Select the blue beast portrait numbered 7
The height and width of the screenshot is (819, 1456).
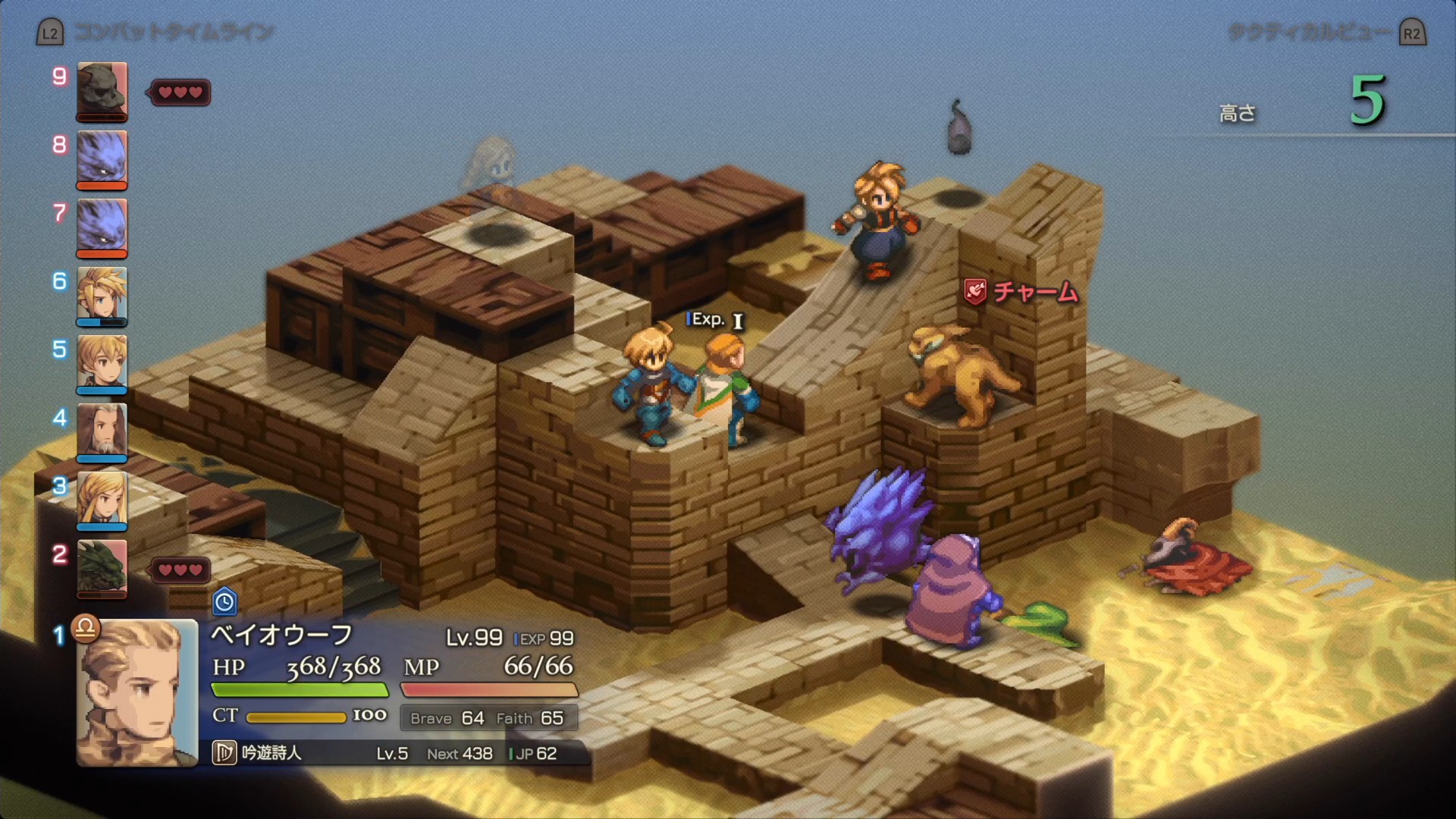pyautogui.click(x=102, y=226)
